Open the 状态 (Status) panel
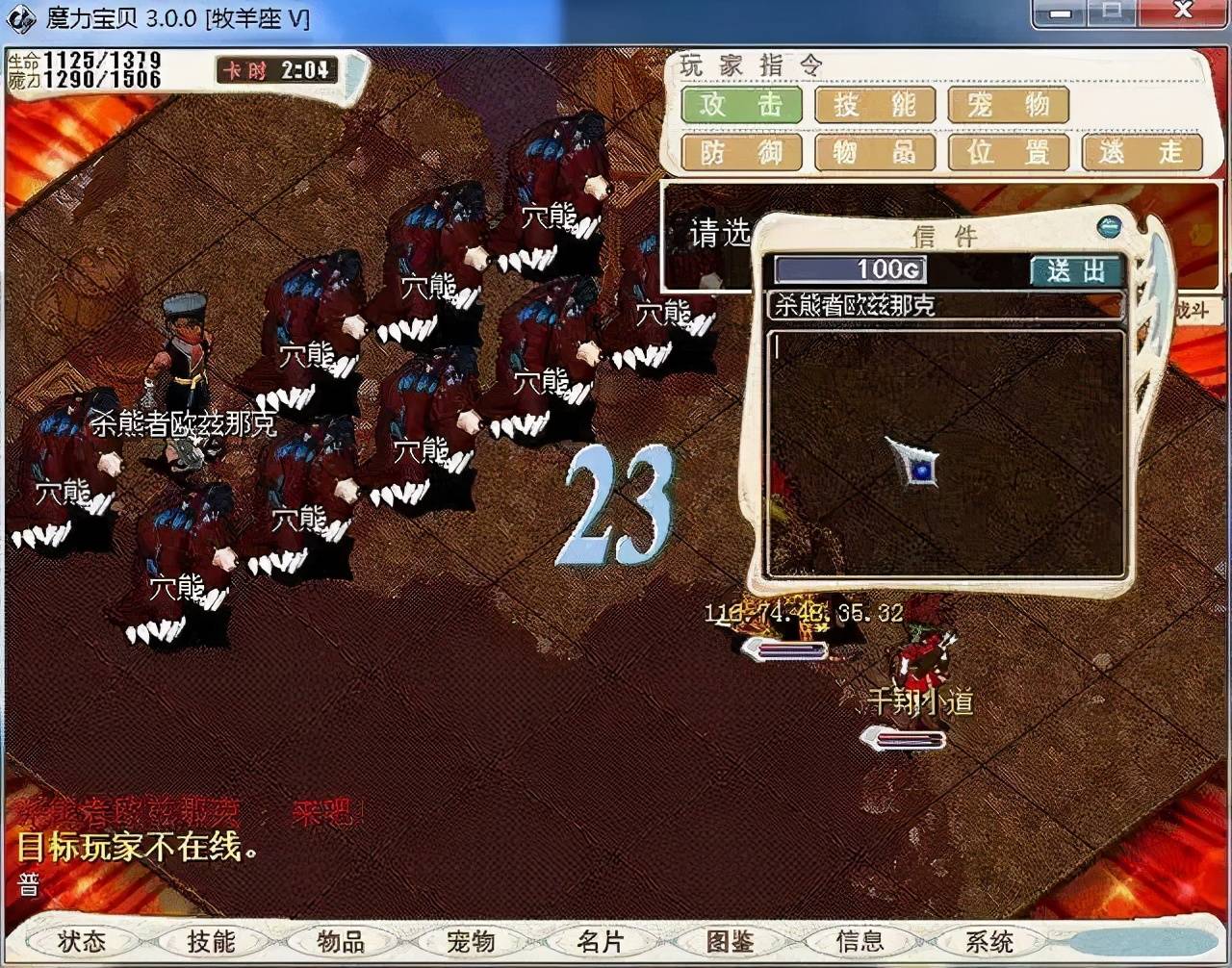This screenshot has width=1232, height=968. (80, 942)
